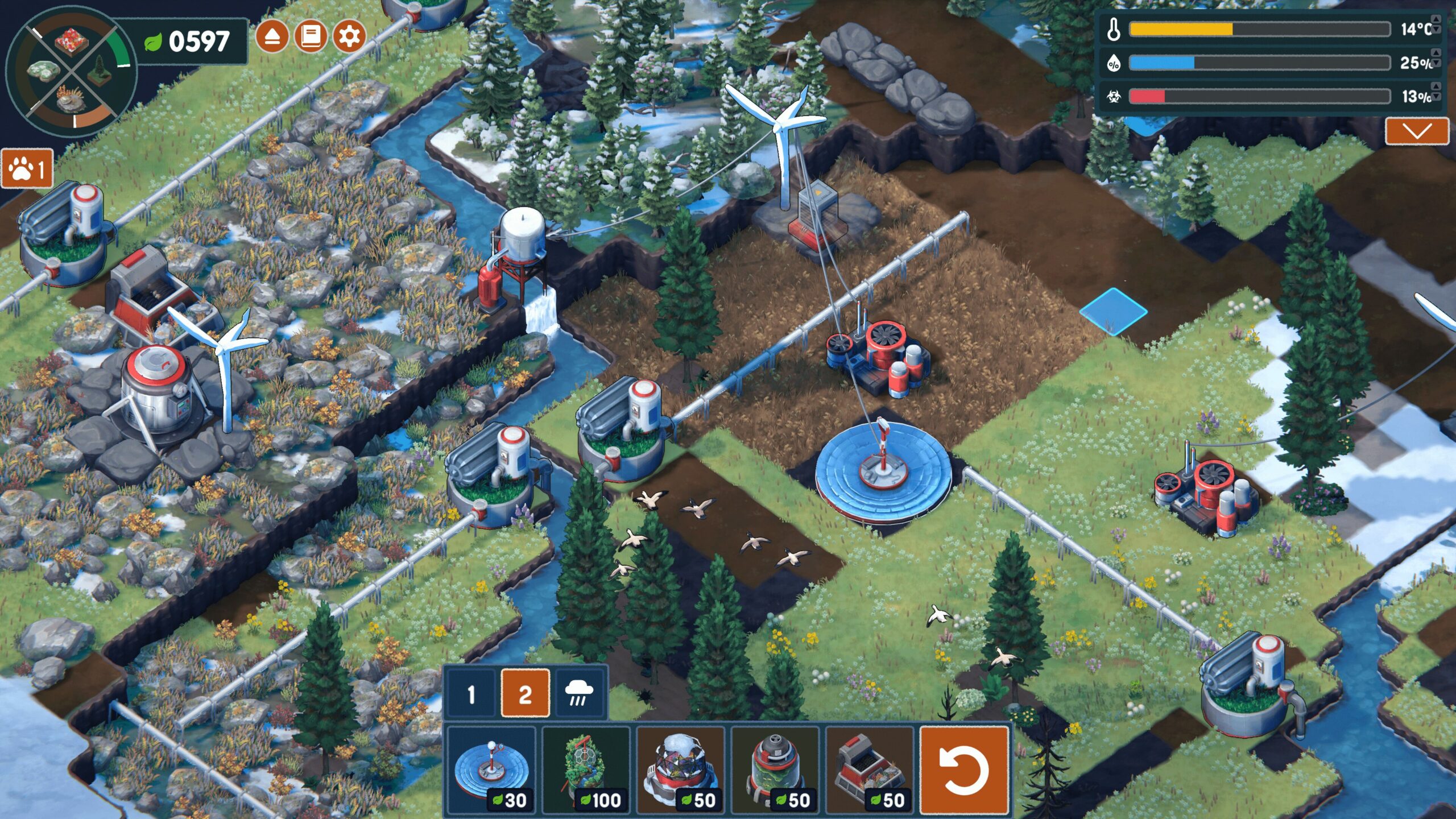Expand the climate panel with the chevron
Viewport: 1456px width, 819px height.
point(1416,131)
